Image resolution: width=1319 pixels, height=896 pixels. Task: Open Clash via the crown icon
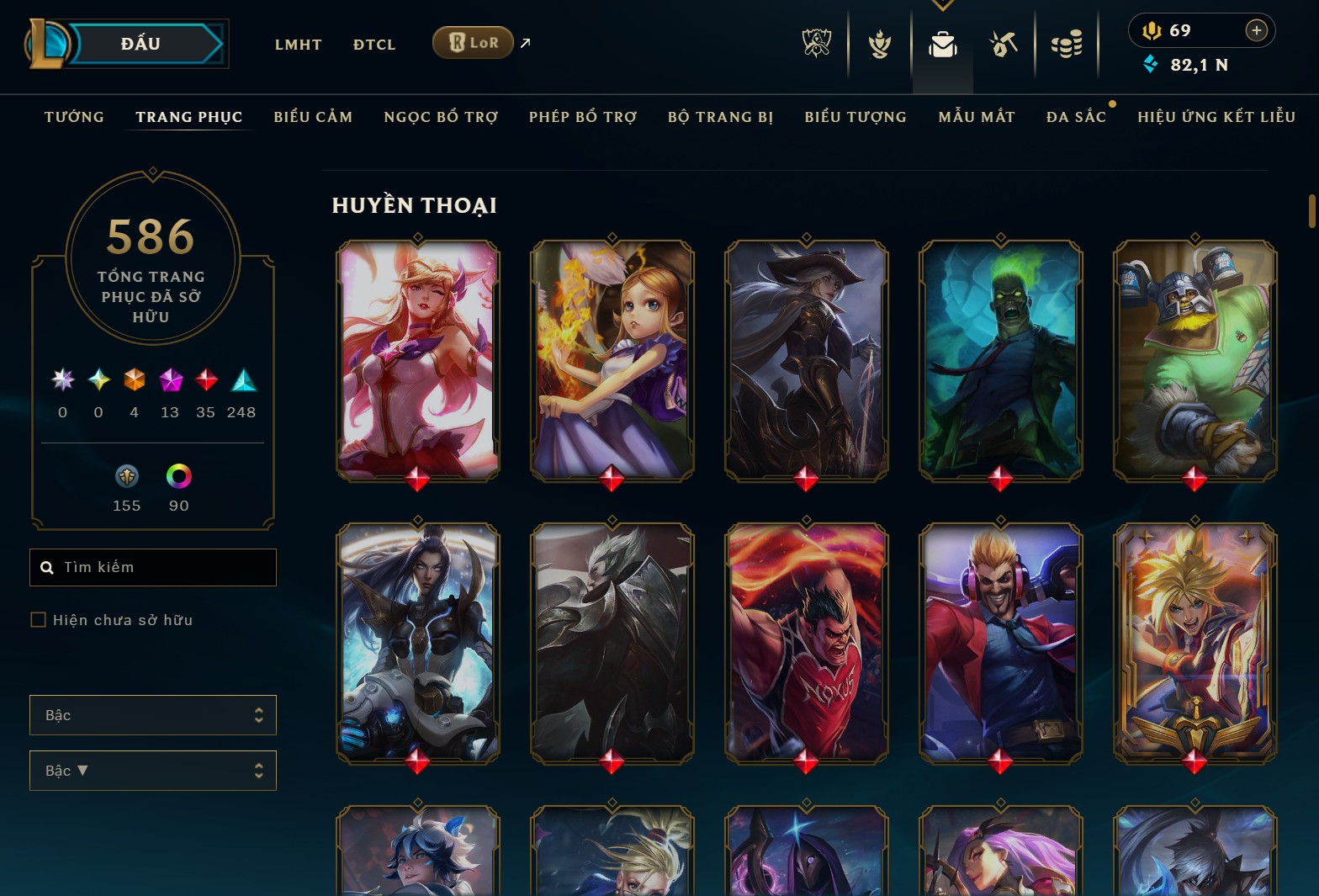(878, 44)
